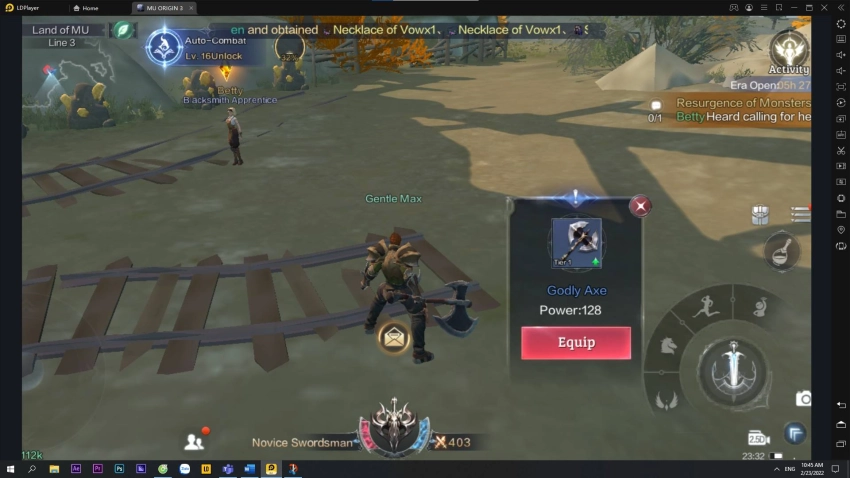Open the backpack inventory icon
The height and width of the screenshot is (478, 850).
(760, 215)
